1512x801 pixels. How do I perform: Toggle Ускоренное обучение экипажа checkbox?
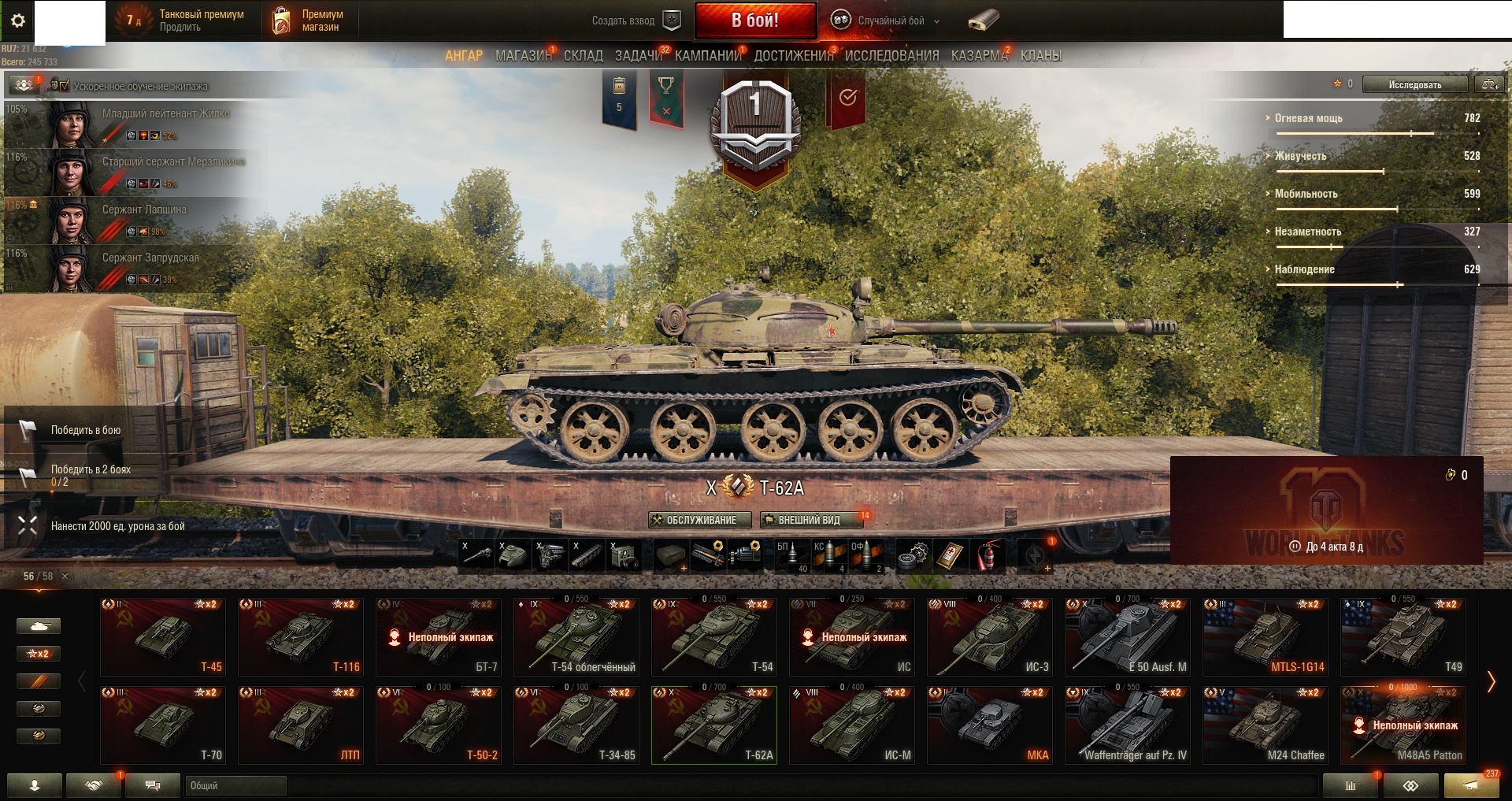(x=64, y=85)
